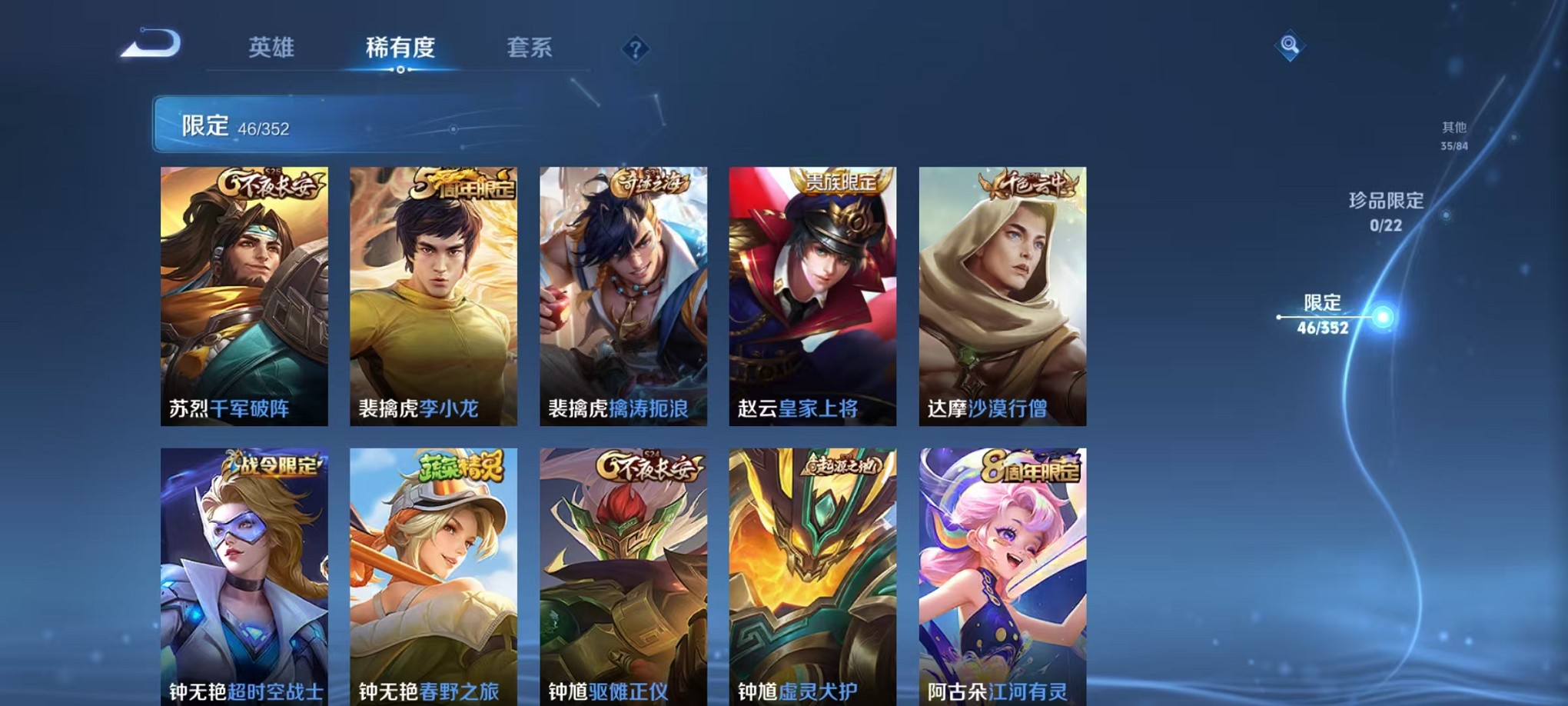Image resolution: width=1568 pixels, height=706 pixels.
Task: Switch to the 英雄 tab
Action: [x=274, y=48]
